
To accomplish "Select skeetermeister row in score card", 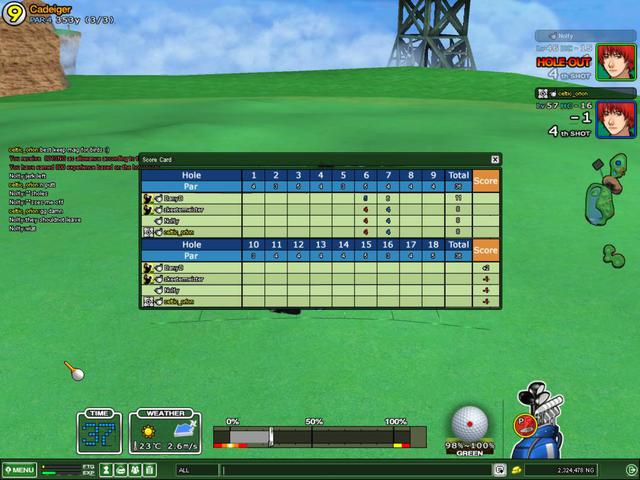I will point(190,209).
